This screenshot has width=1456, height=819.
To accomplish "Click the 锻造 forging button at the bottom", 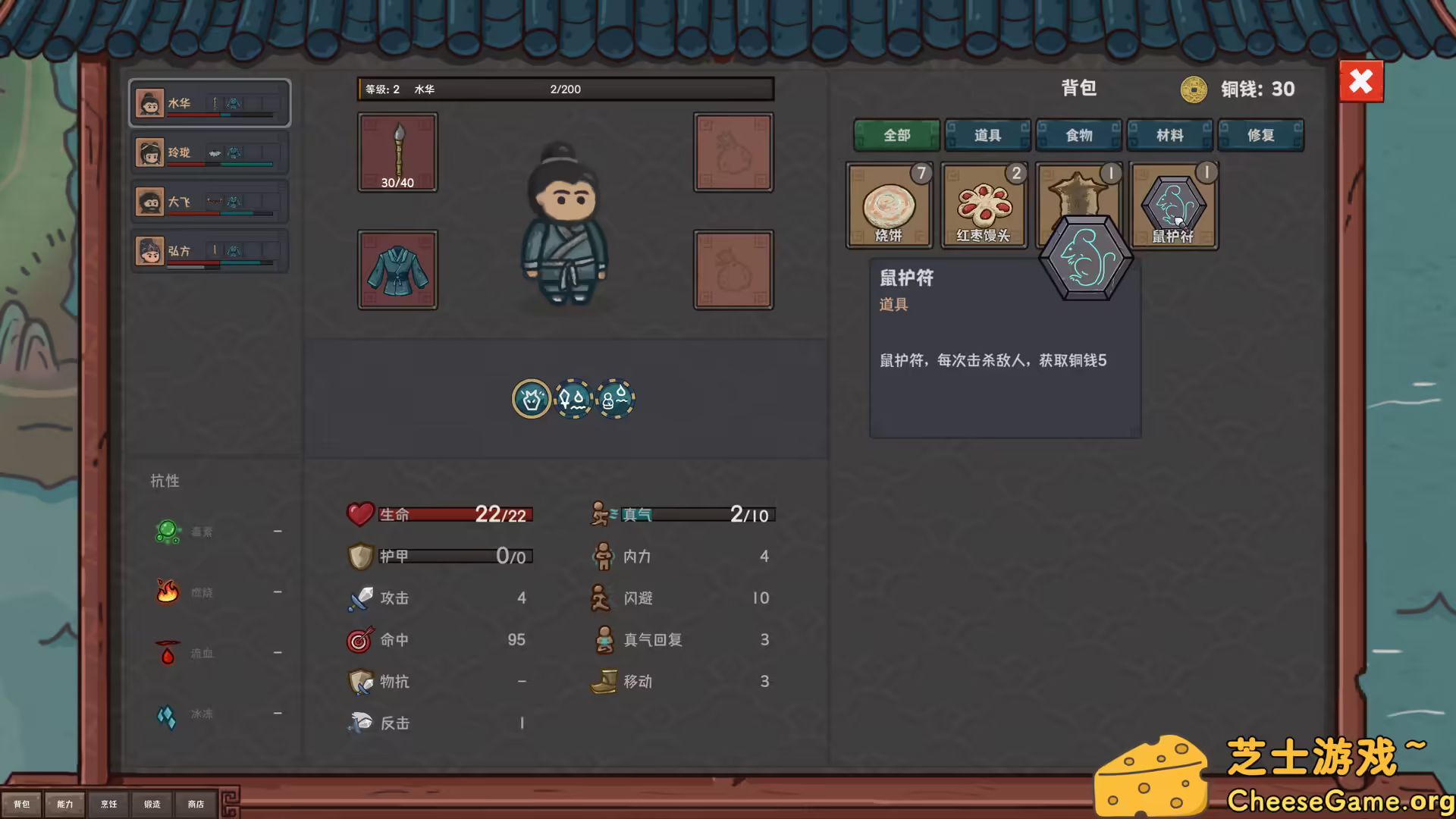I will (152, 804).
